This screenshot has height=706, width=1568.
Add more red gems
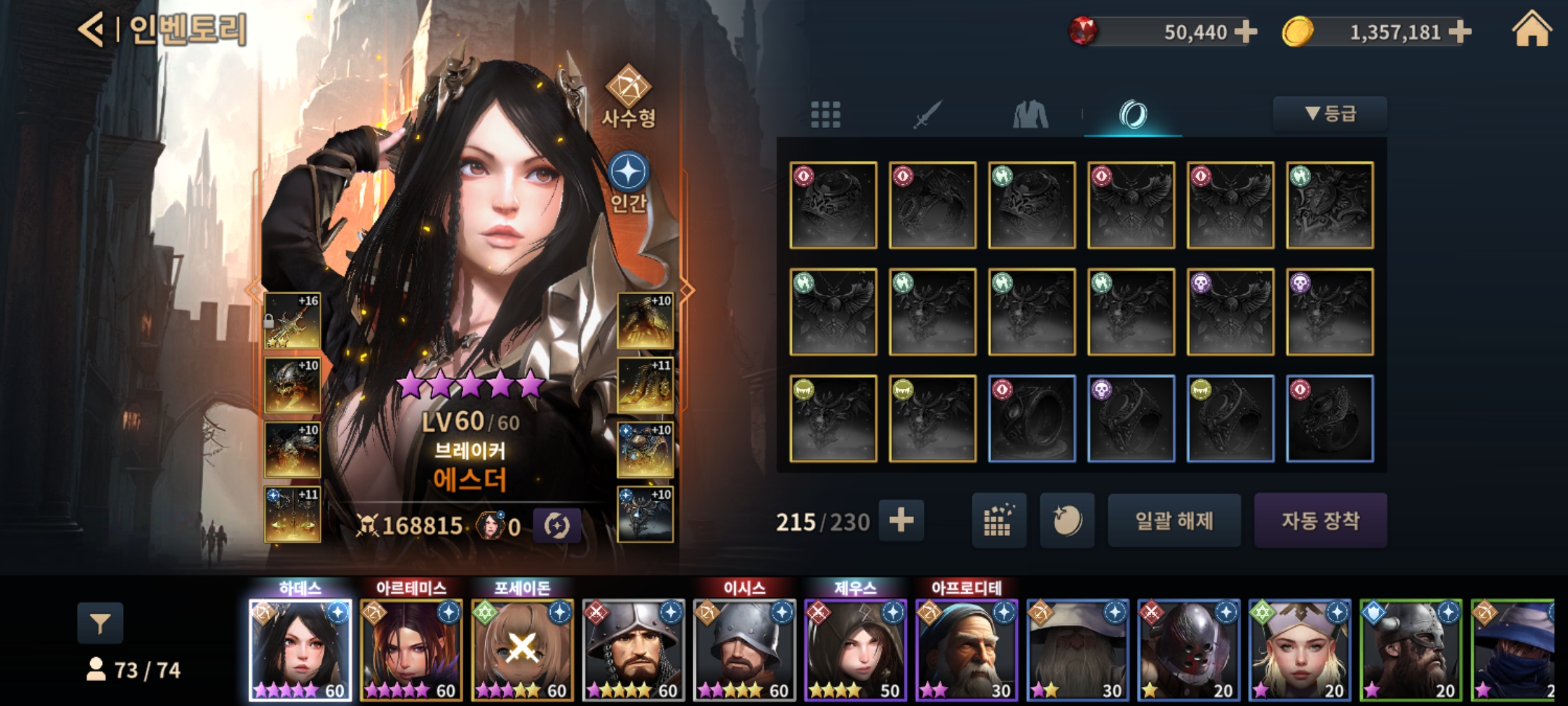click(x=1246, y=31)
